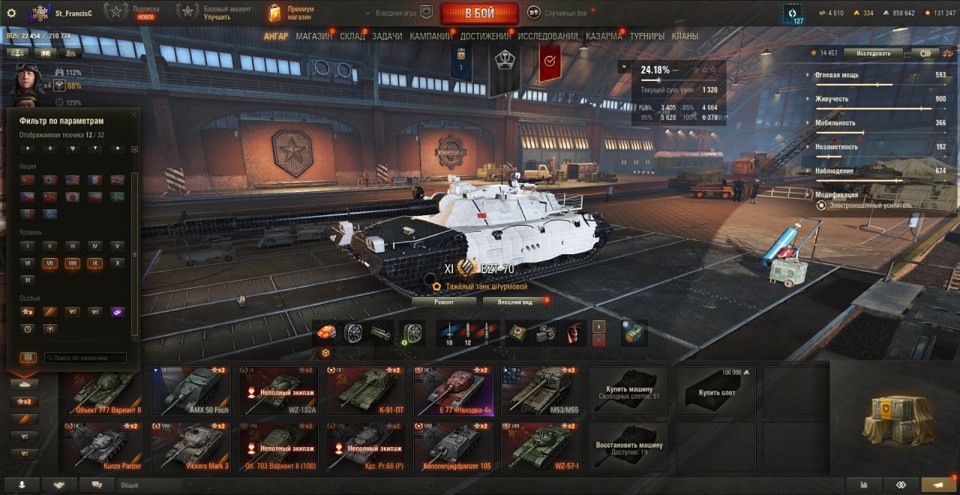960x495 pixels.
Task: Go to the ИССЛЕДОВАНИЯ tab
Action: (548, 37)
